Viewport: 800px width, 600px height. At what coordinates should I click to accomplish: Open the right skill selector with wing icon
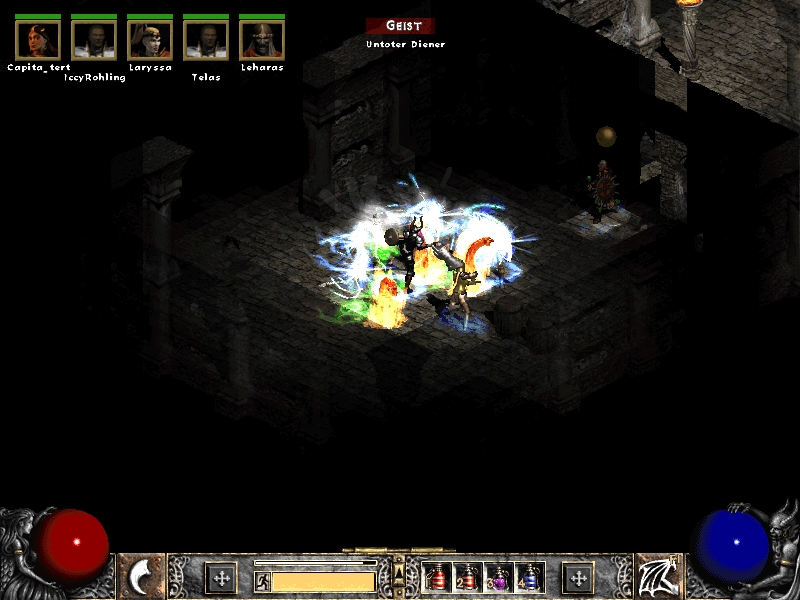(657, 577)
